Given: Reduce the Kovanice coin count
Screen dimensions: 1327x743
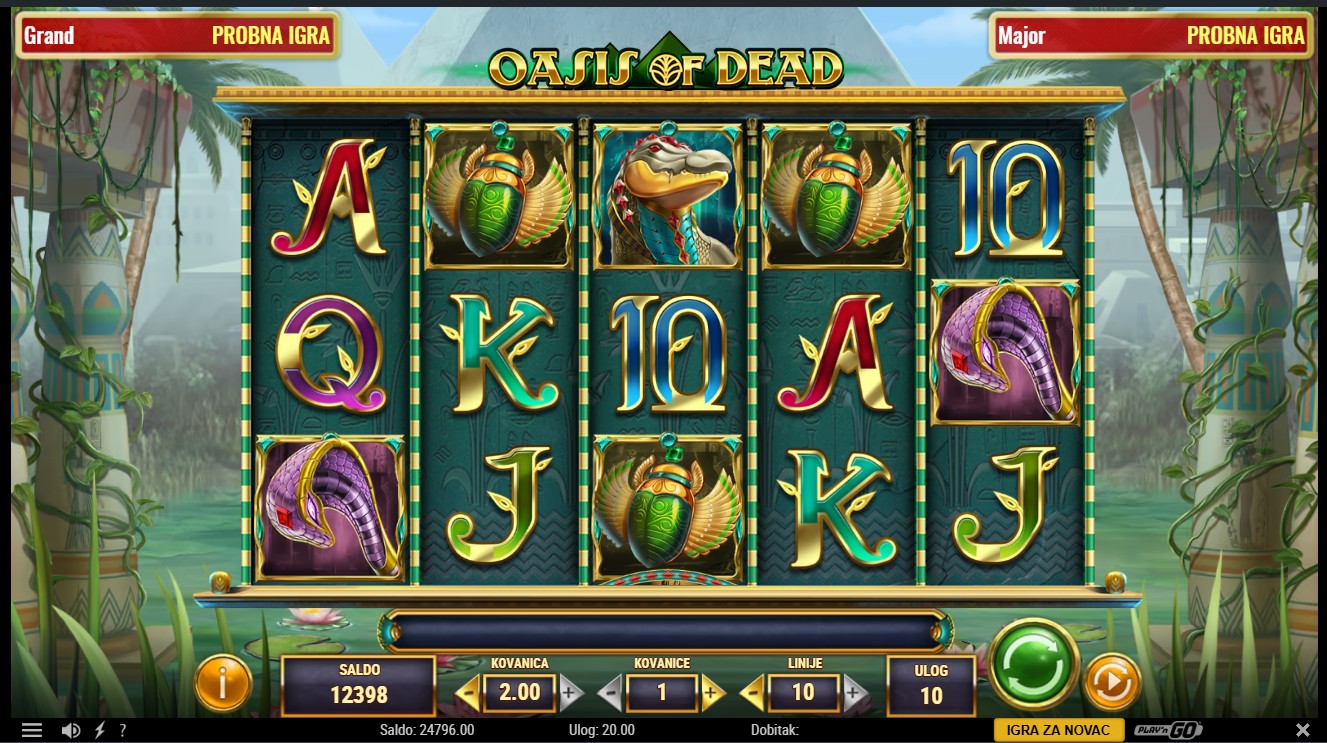Looking at the screenshot, I should pos(610,692).
